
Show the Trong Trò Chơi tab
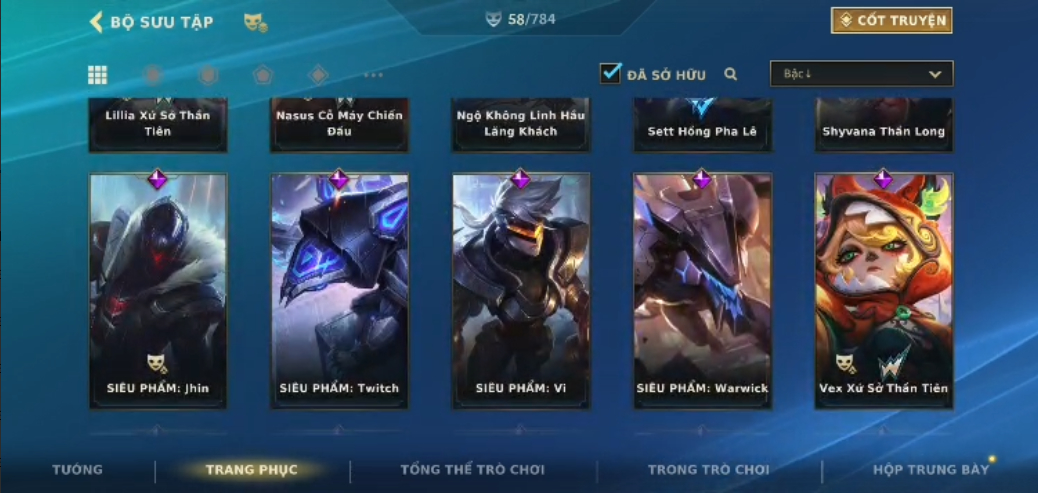click(x=708, y=470)
